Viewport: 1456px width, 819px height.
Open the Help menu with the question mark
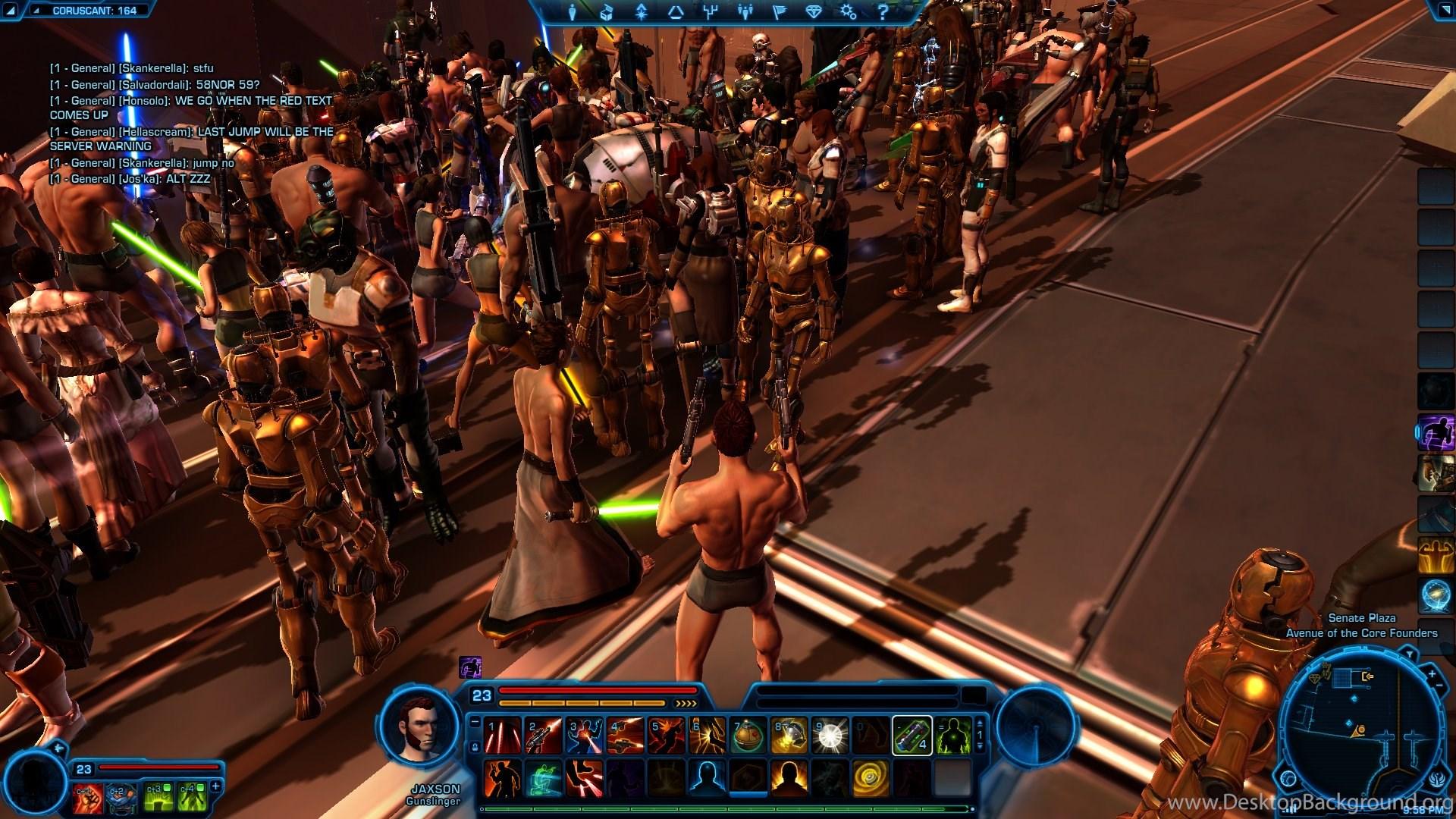tap(882, 12)
